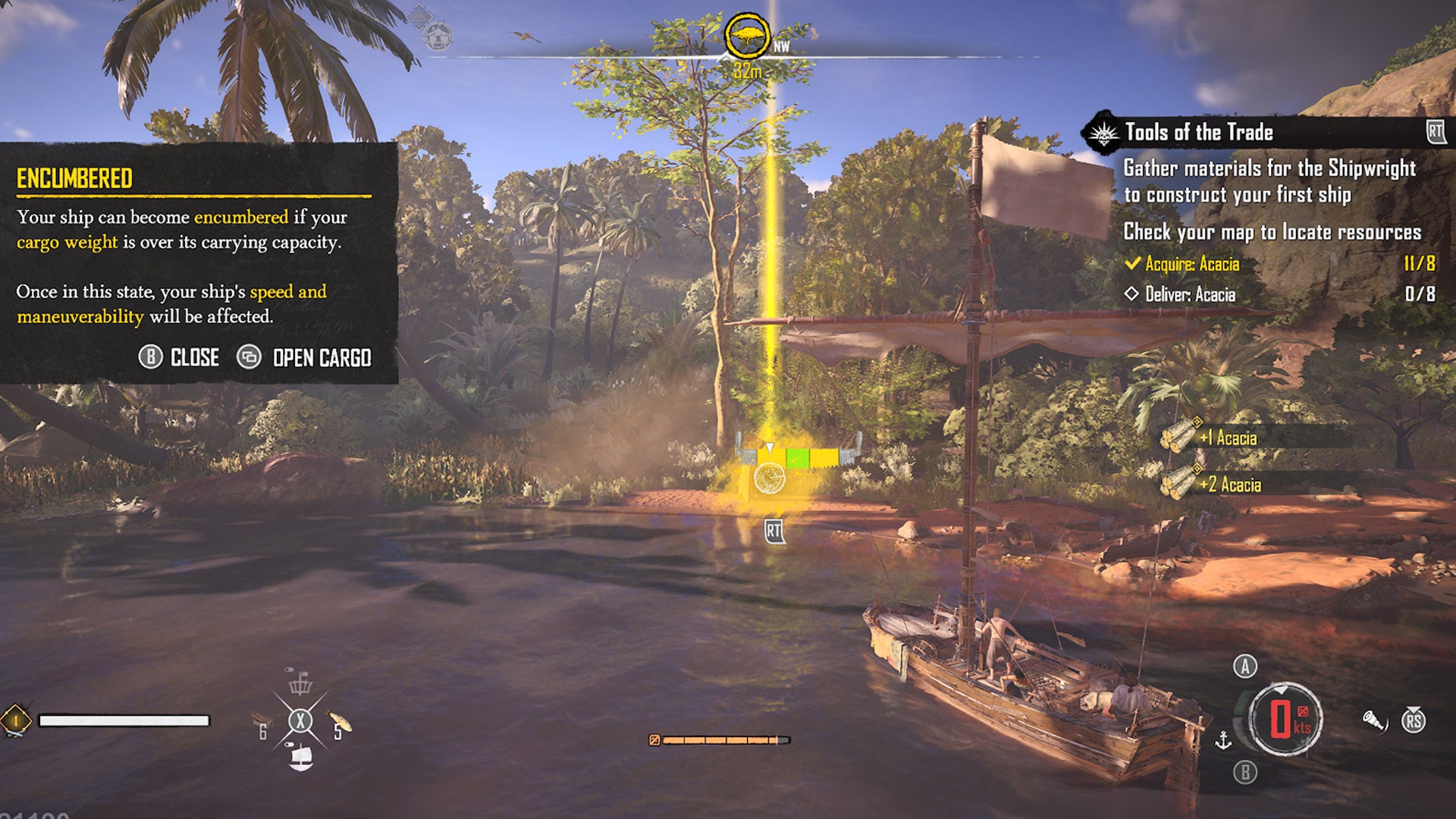Viewport: 1456px width, 819px height.
Task: Select the cannon icon labeled 6
Action: pos(262,719)
